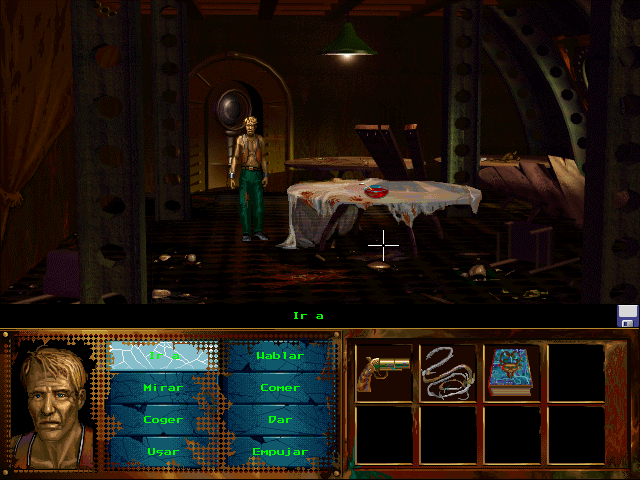Select the blue book inventory item
640x480 pixels.
(x=512, y=372)
